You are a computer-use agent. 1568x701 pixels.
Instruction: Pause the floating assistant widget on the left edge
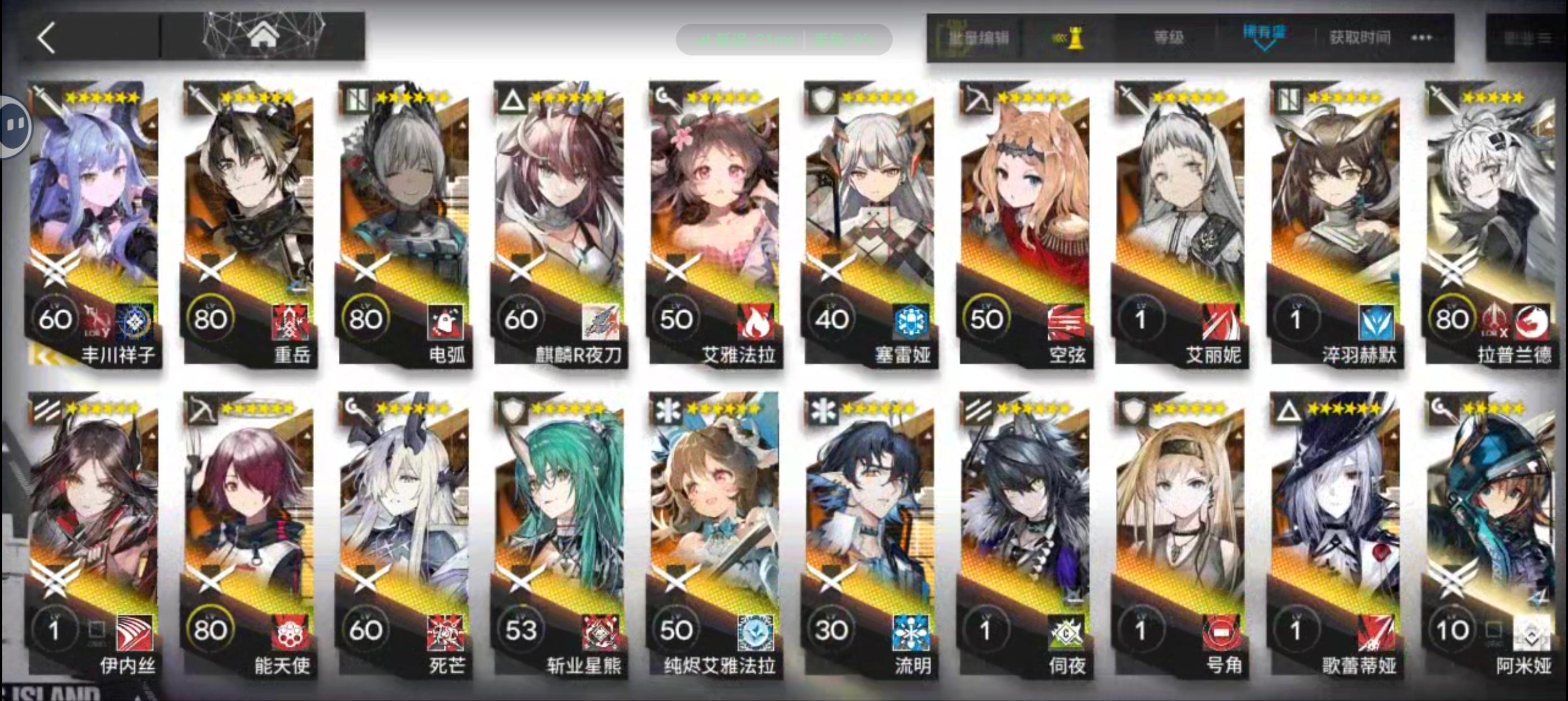pyautogui.click(x=15, y=125)
